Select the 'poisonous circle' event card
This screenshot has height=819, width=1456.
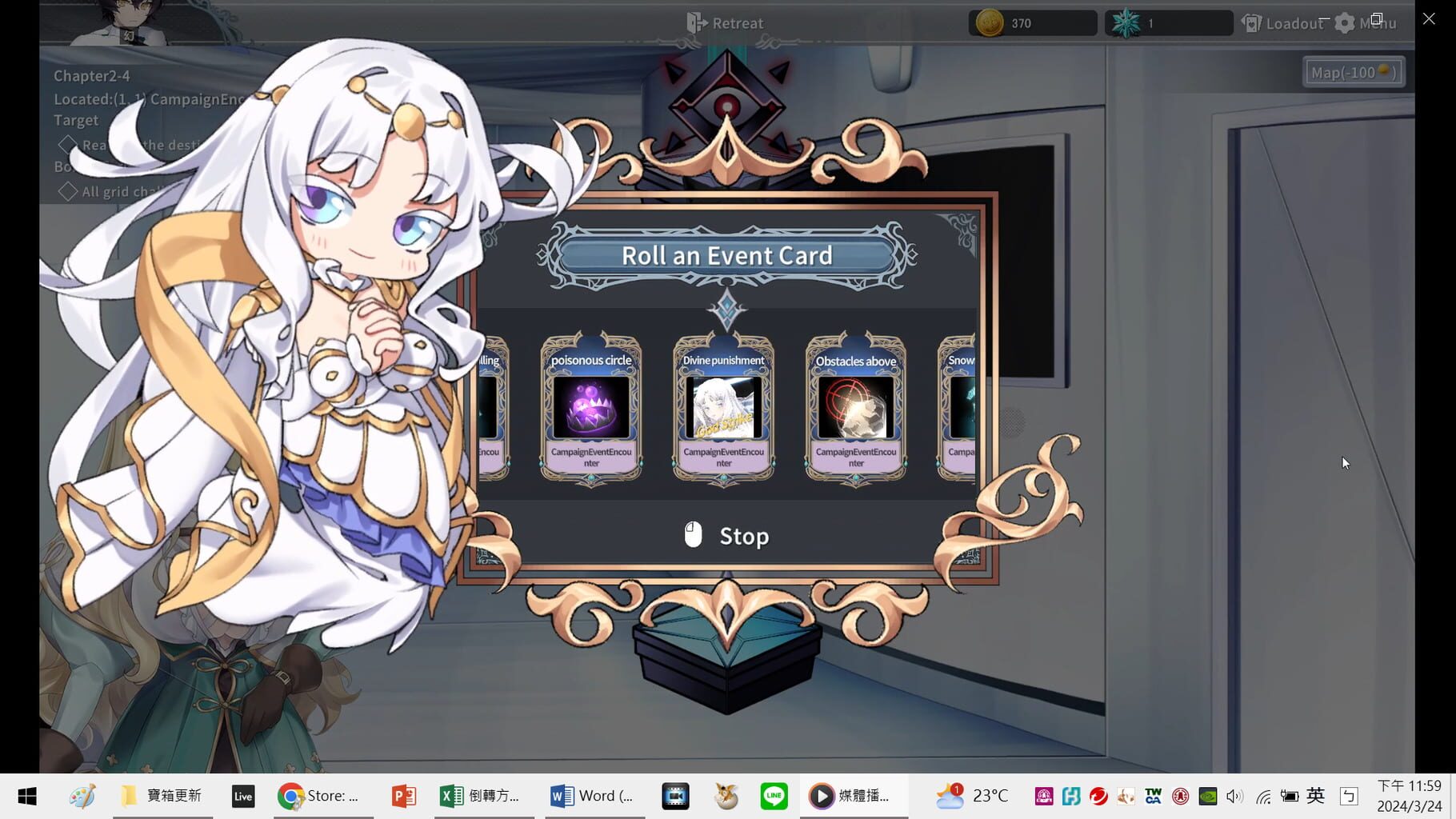[591, 409]
